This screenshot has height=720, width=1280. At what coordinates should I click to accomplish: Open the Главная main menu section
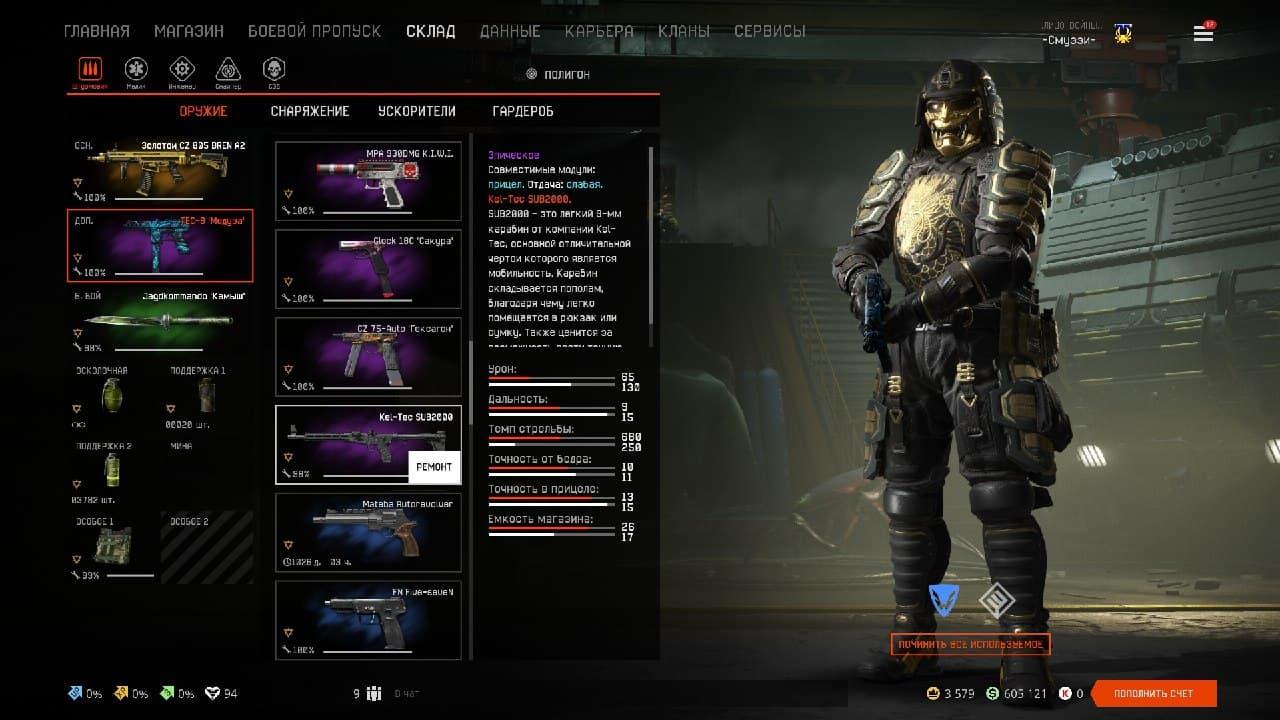pyautogui.click(x=96, y=31)
